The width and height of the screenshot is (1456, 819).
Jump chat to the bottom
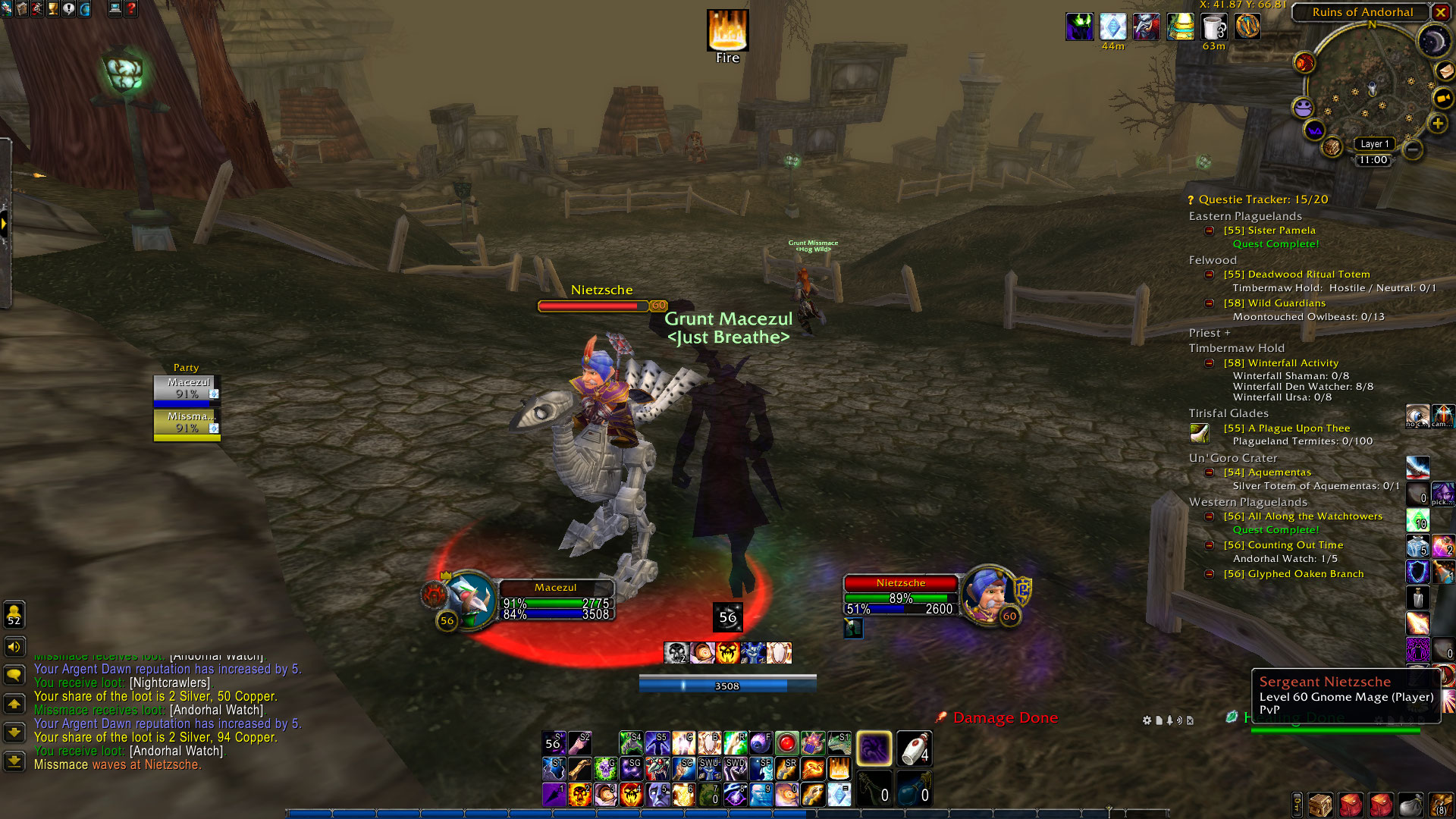pyautogui.click(x=14, y=761)
